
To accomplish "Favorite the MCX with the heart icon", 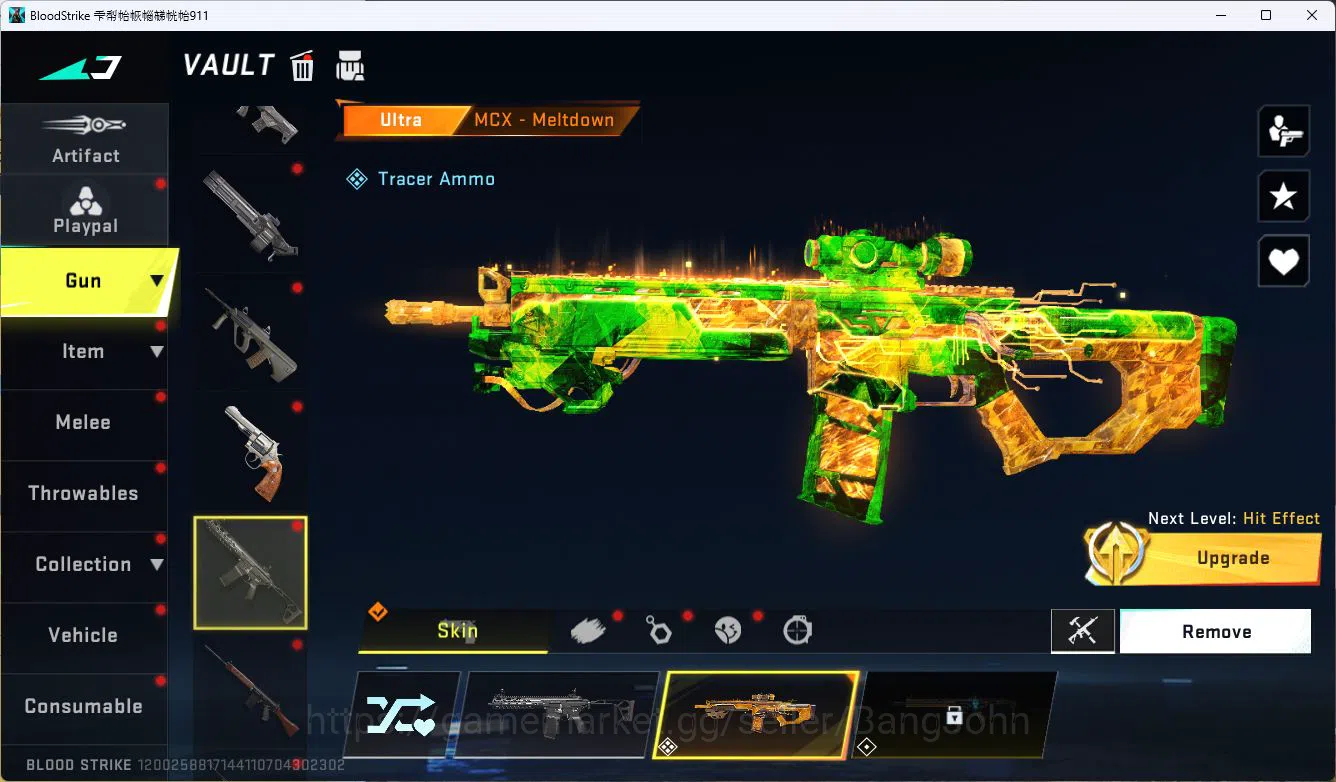I will 1283,261.
